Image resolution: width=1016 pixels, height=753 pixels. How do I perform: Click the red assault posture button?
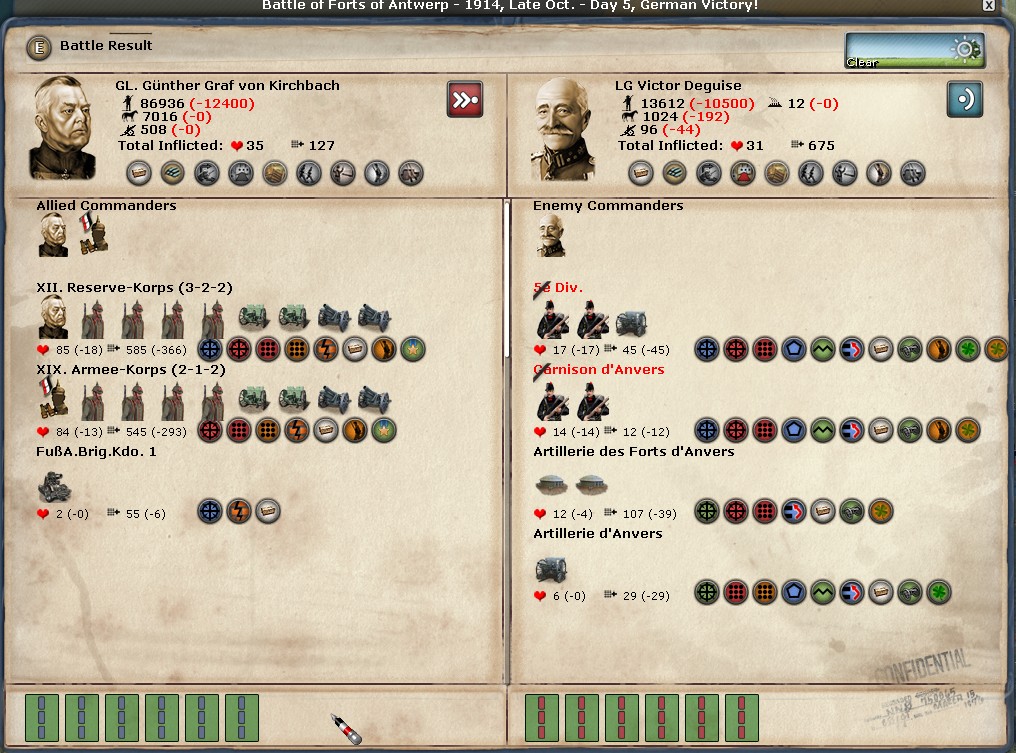(464, 100)
